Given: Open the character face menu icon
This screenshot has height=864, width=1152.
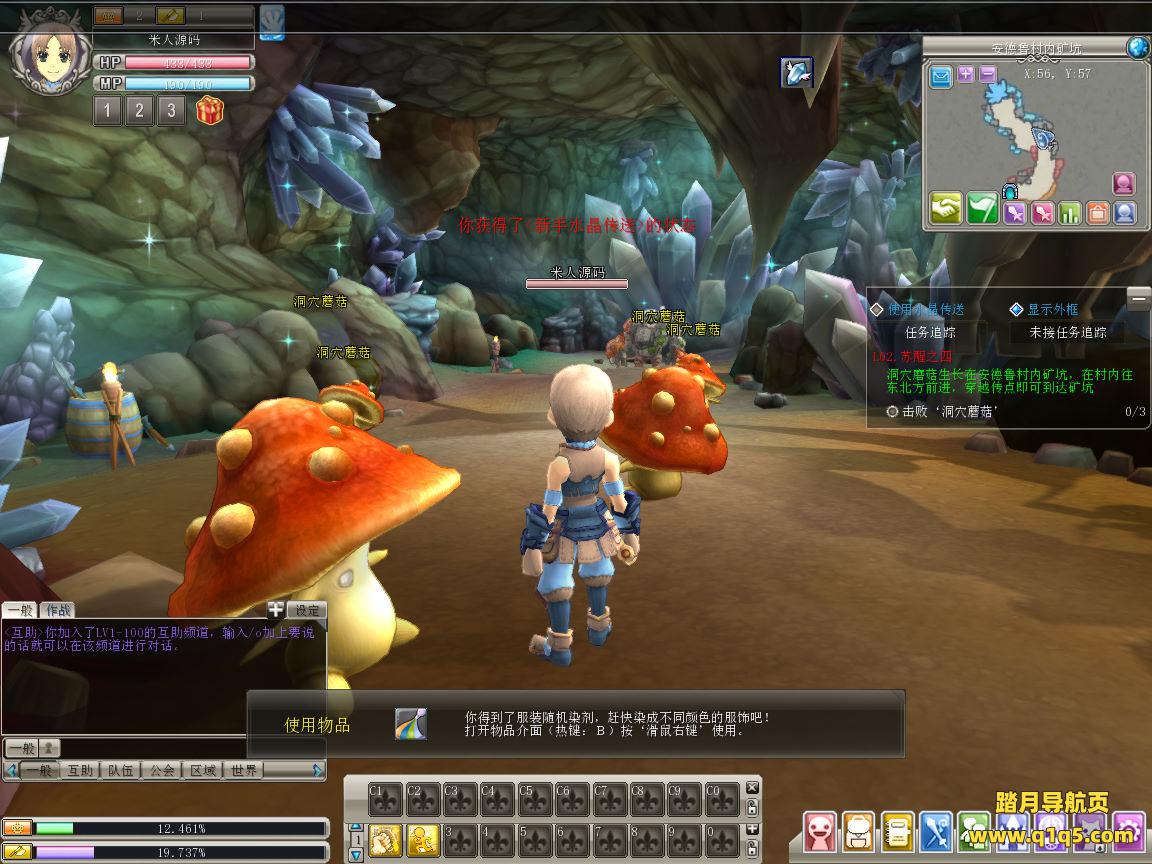Looking at the screenshot, I should 819,831.
